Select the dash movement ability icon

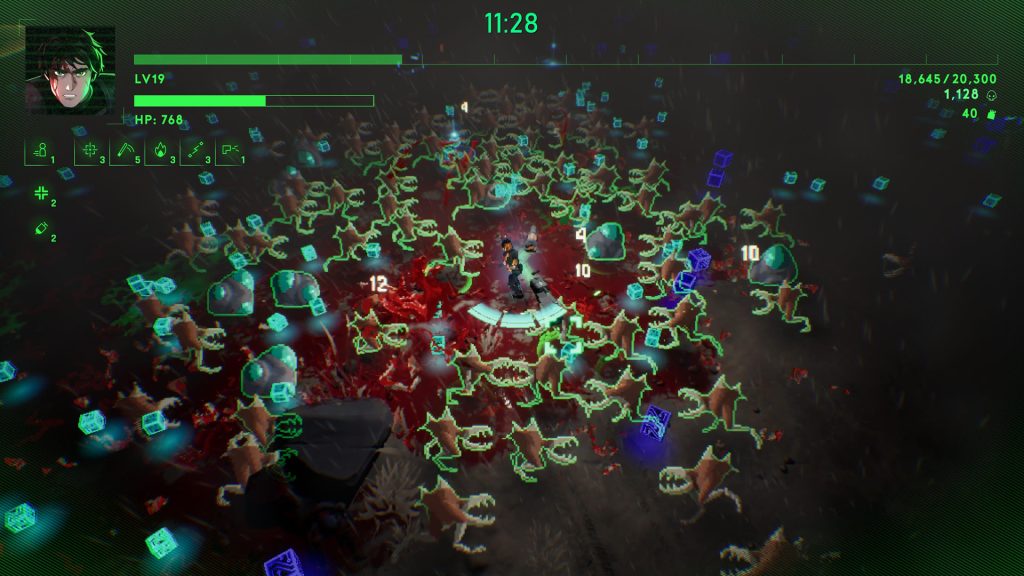(40, 151)
